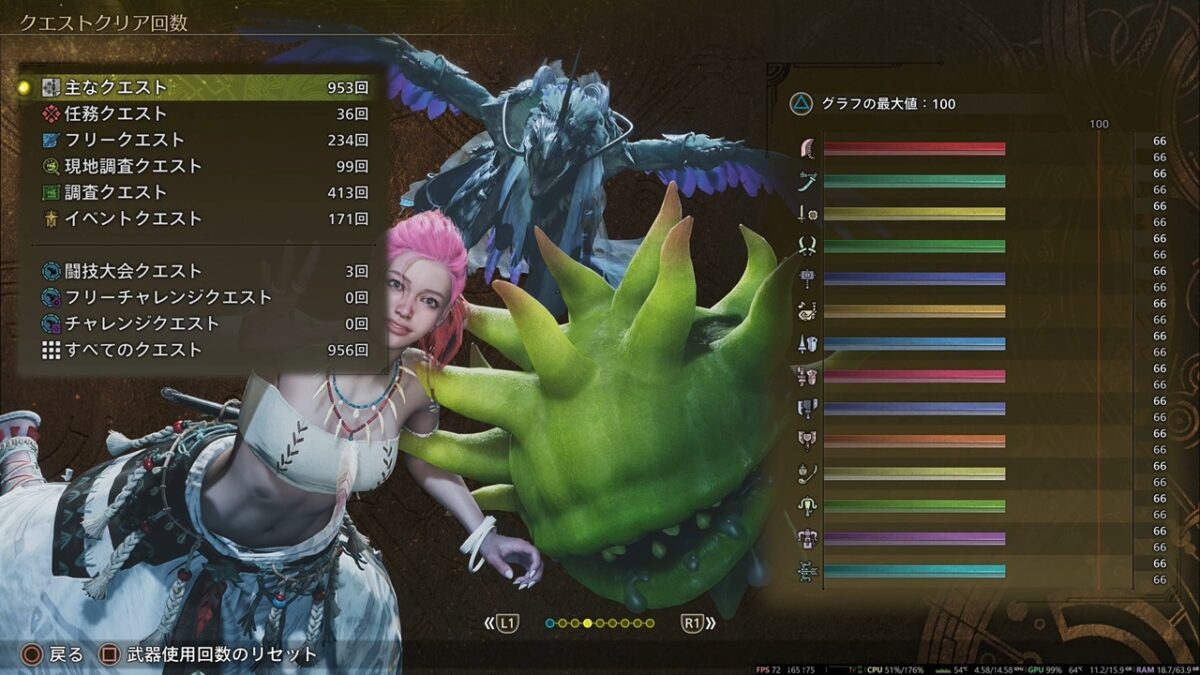This screenshot has height=675, width=1200.
Task: Select the フリークエスト entry
Action: coord(200,140)
